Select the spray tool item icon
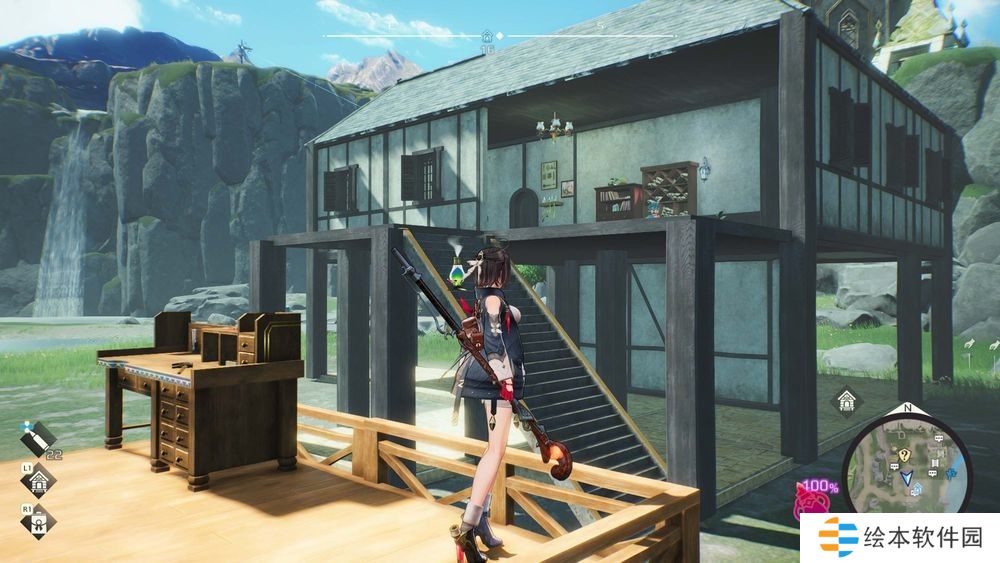 [x=38, y=437]
